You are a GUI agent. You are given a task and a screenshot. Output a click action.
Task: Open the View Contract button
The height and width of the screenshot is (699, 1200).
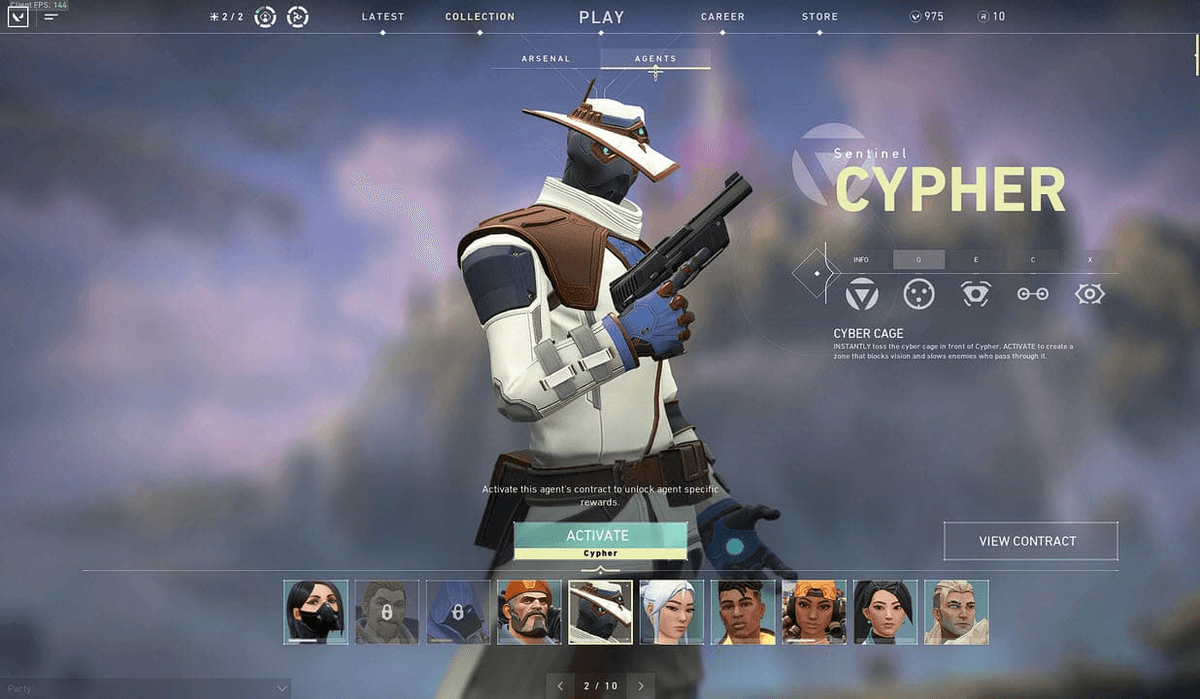[1030, 541]
